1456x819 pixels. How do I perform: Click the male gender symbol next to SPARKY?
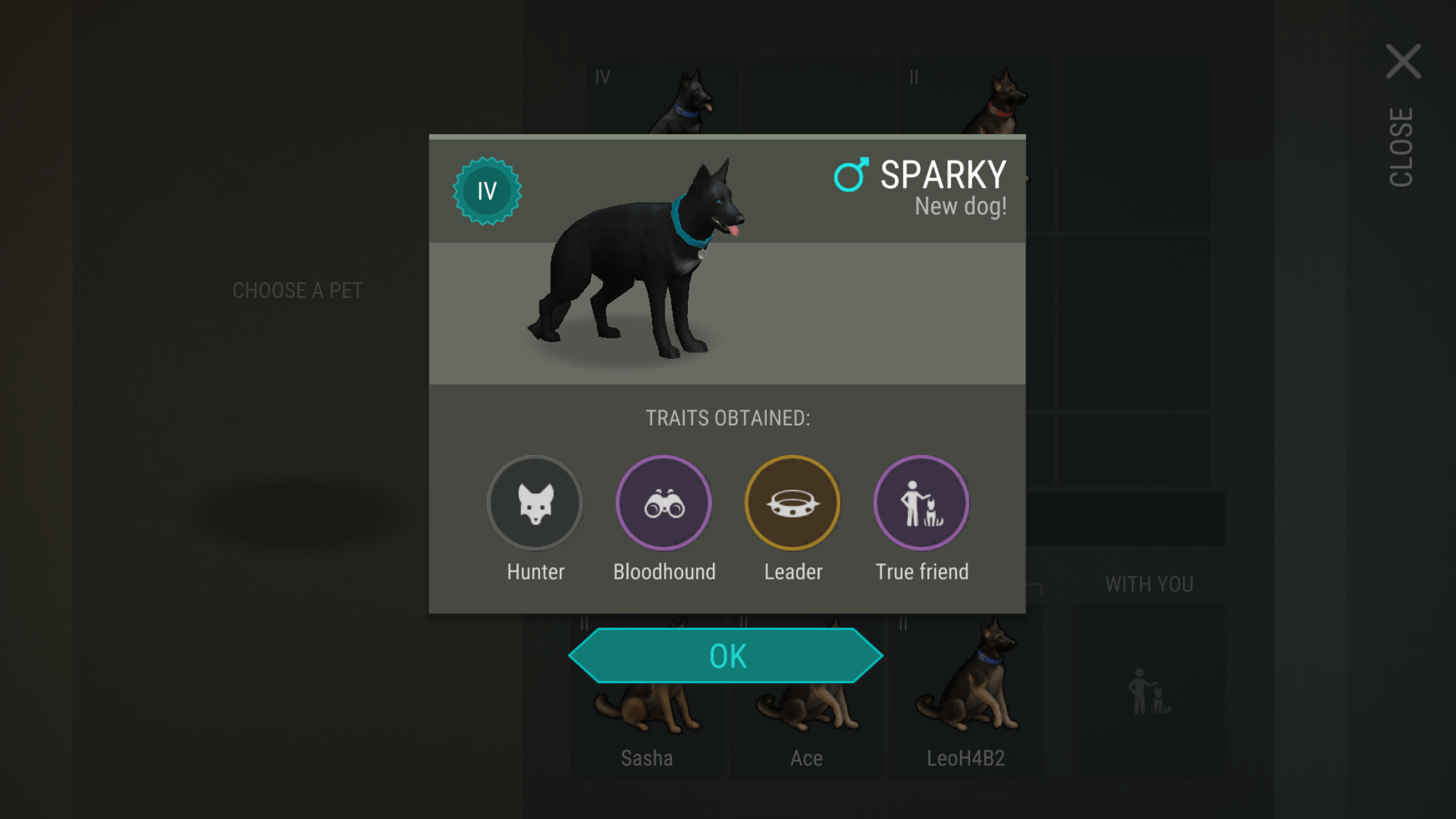pos(851,175)
